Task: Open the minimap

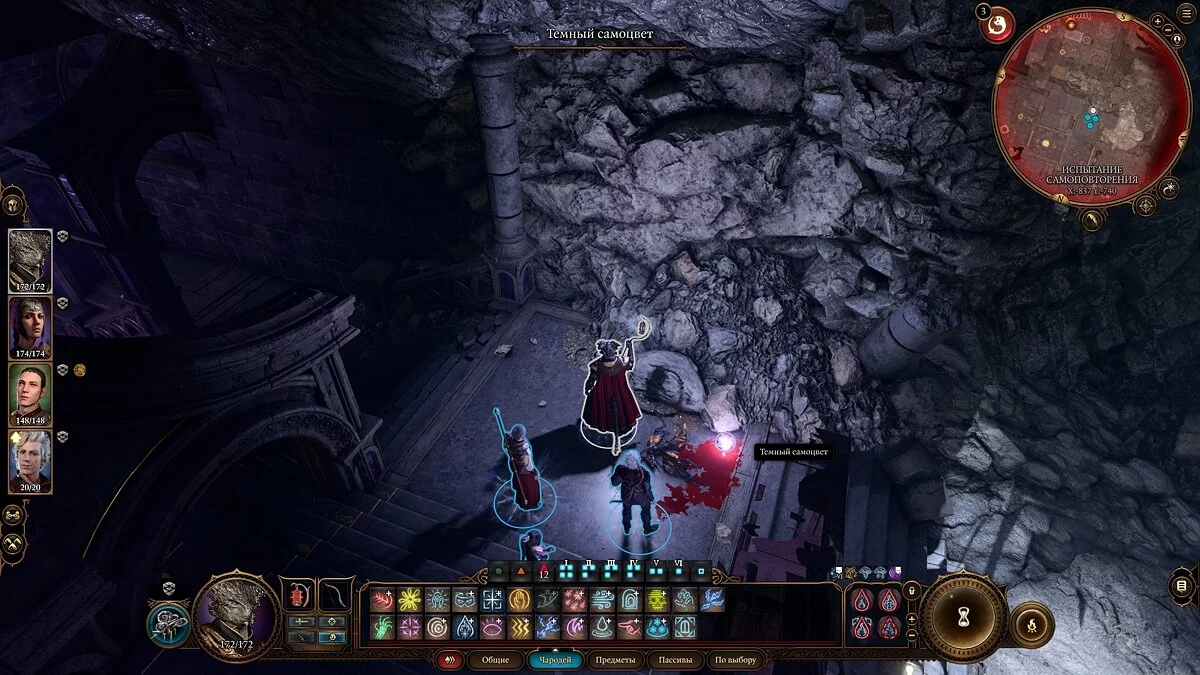Action: (1091, 107)
